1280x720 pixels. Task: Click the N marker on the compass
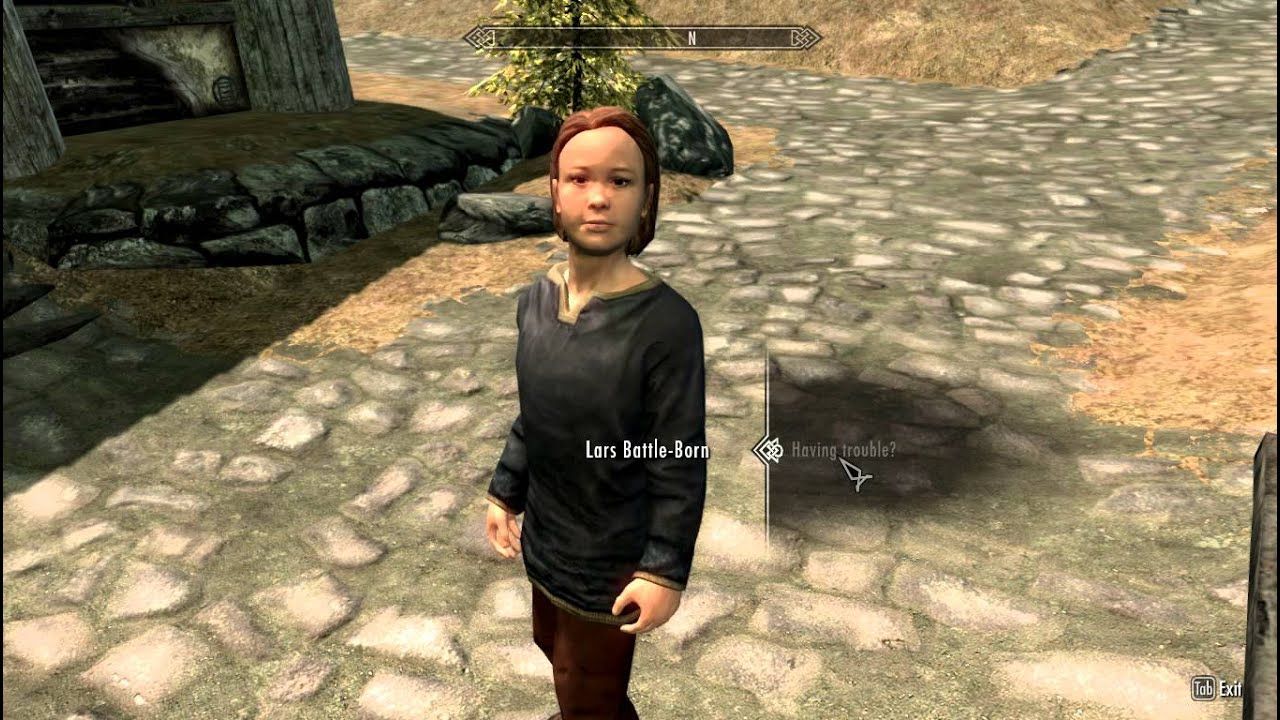(x=692, y=38)
